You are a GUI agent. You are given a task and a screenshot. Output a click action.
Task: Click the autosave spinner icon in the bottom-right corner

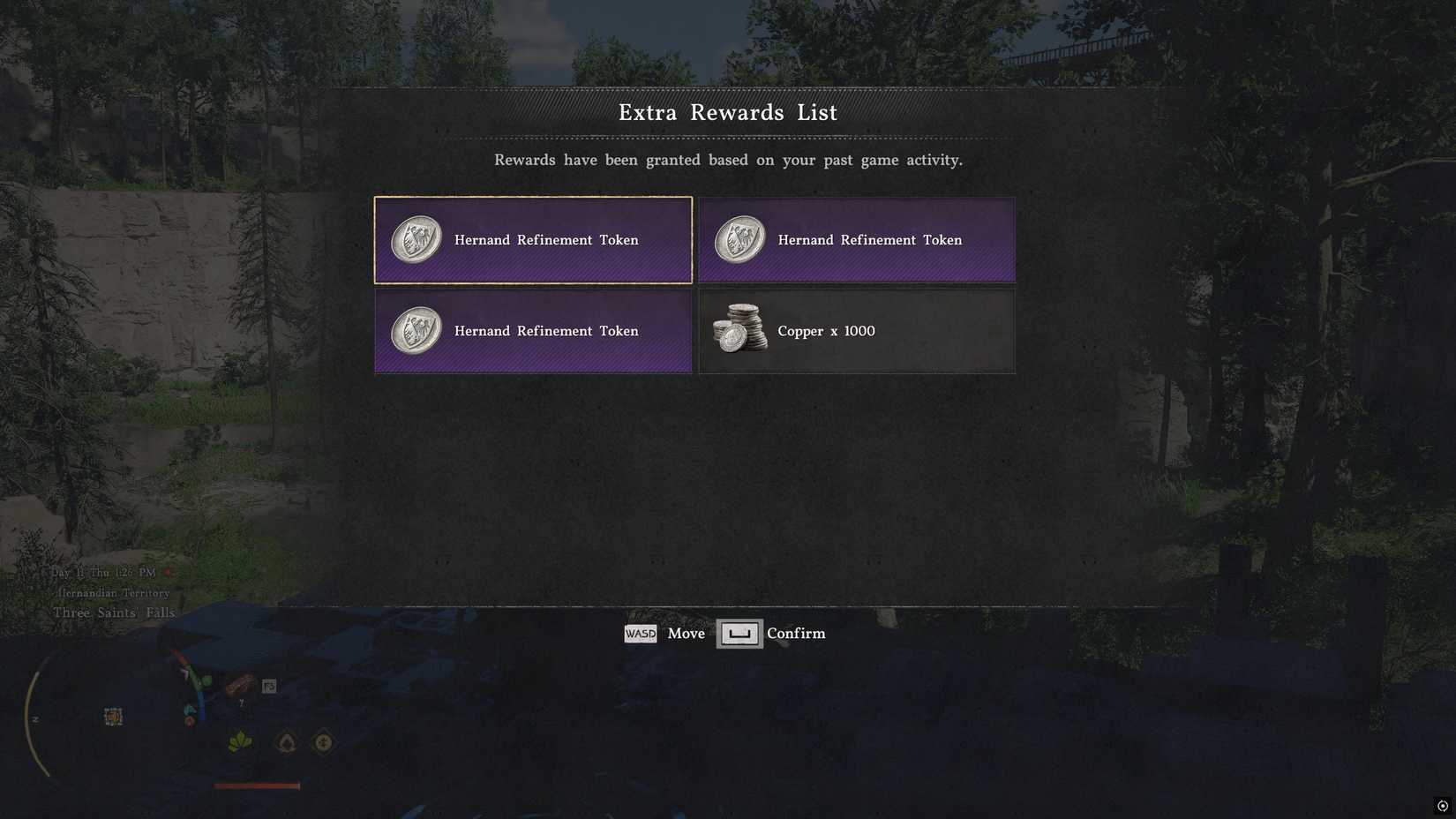click(1442, 806)
